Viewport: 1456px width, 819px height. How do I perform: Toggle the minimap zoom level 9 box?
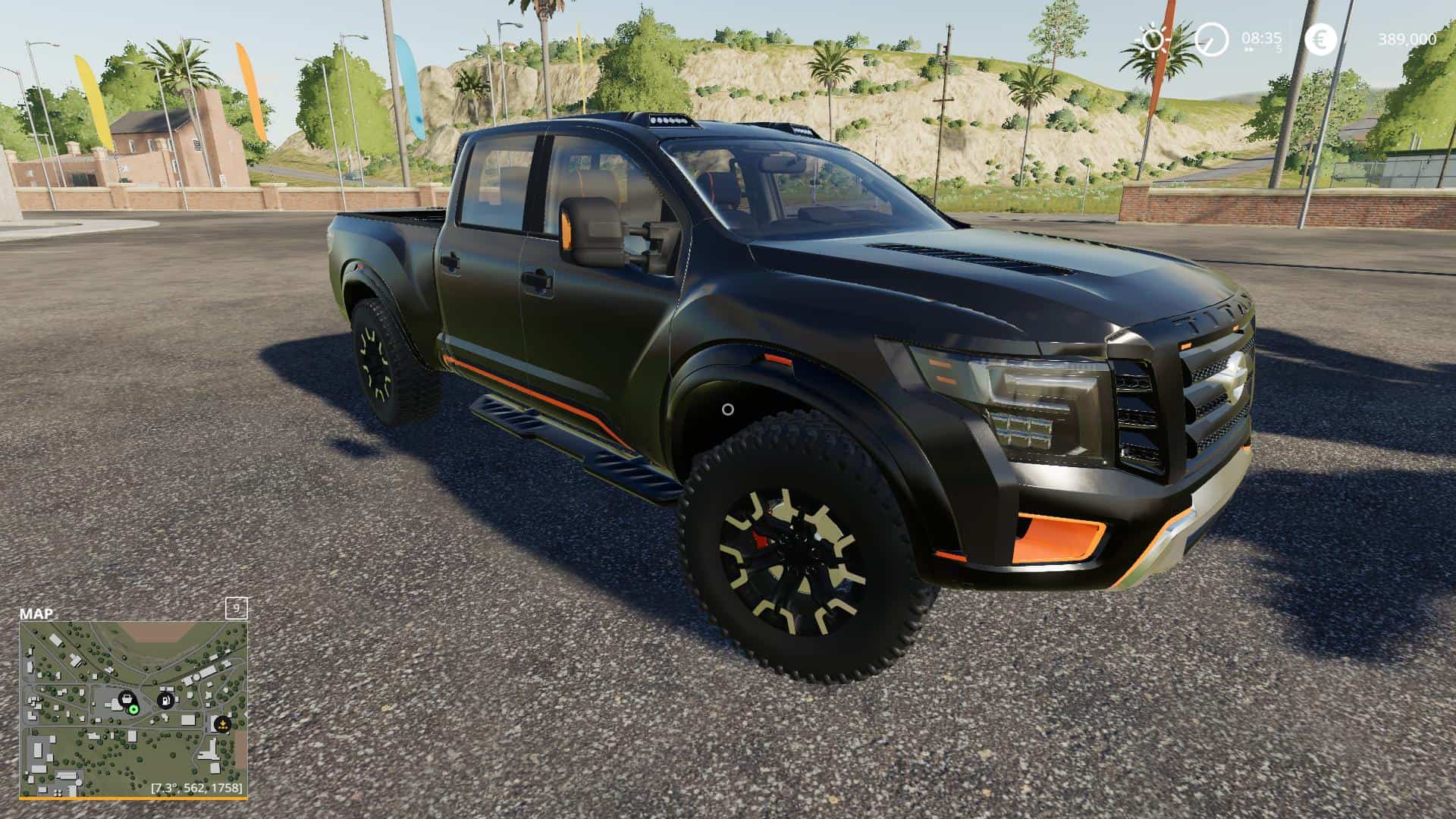(x=237, y=608)
